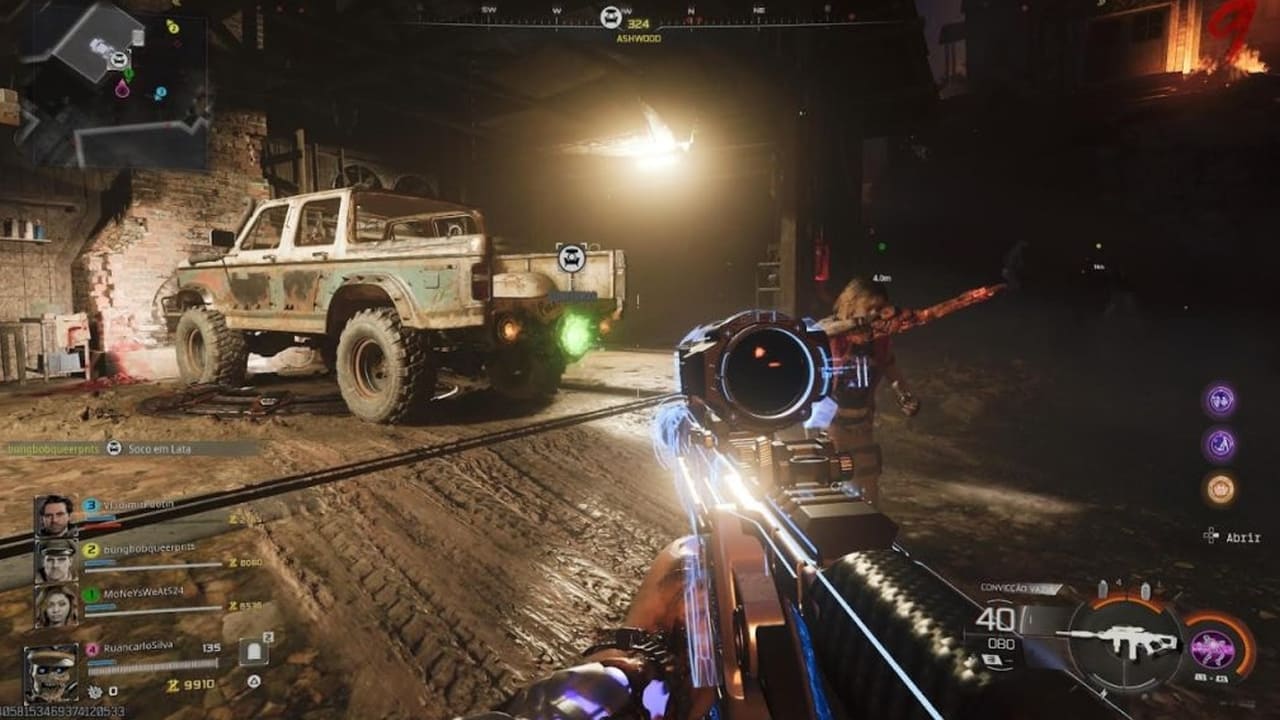Activate the purple field upgrade ability
1280x720 pixels.
(x=1212, y=648)
